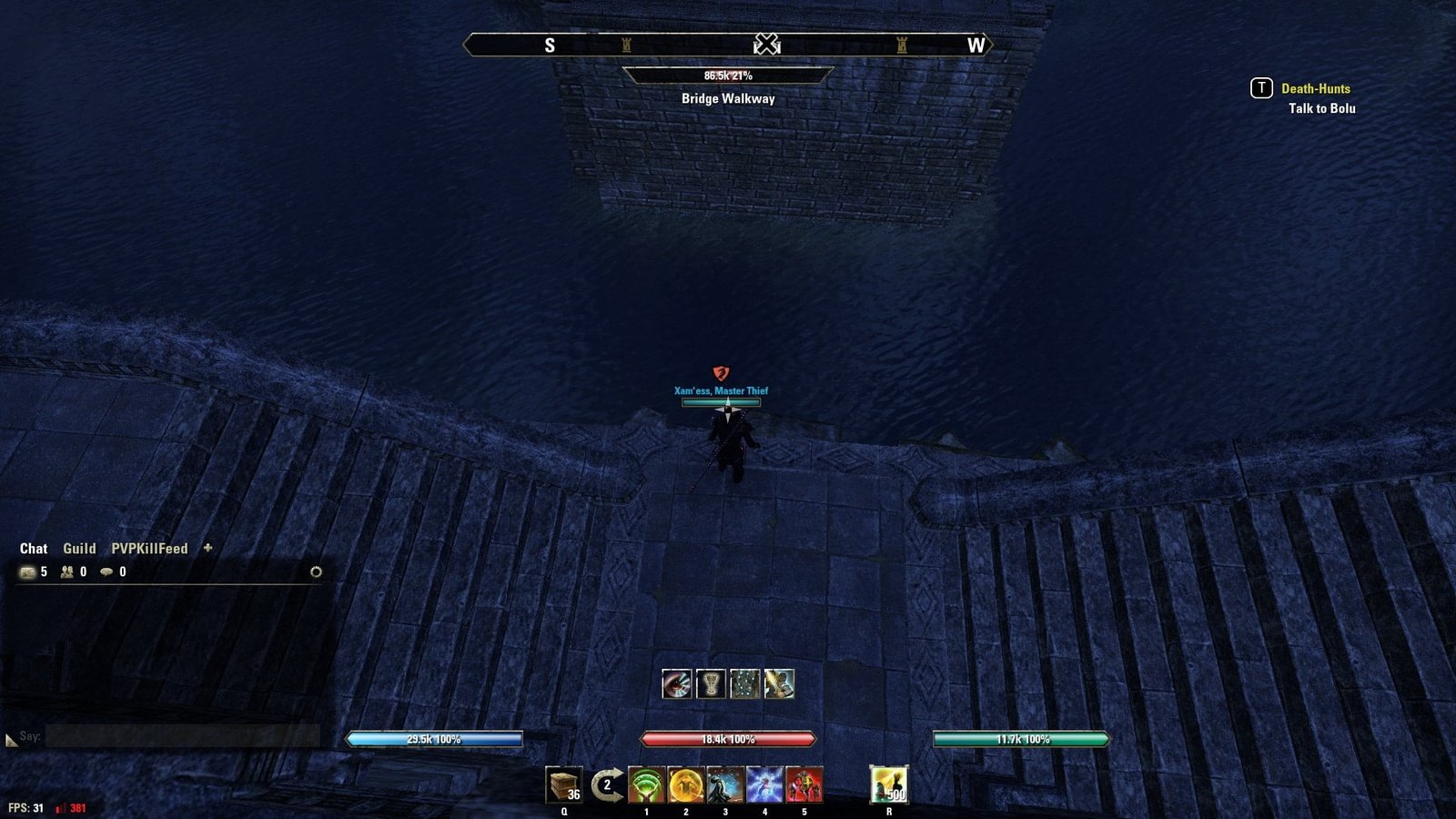Select the Death-Hunts quest tracker
This screenshot has height=819, width=1456.
(x=1315, y=88)
